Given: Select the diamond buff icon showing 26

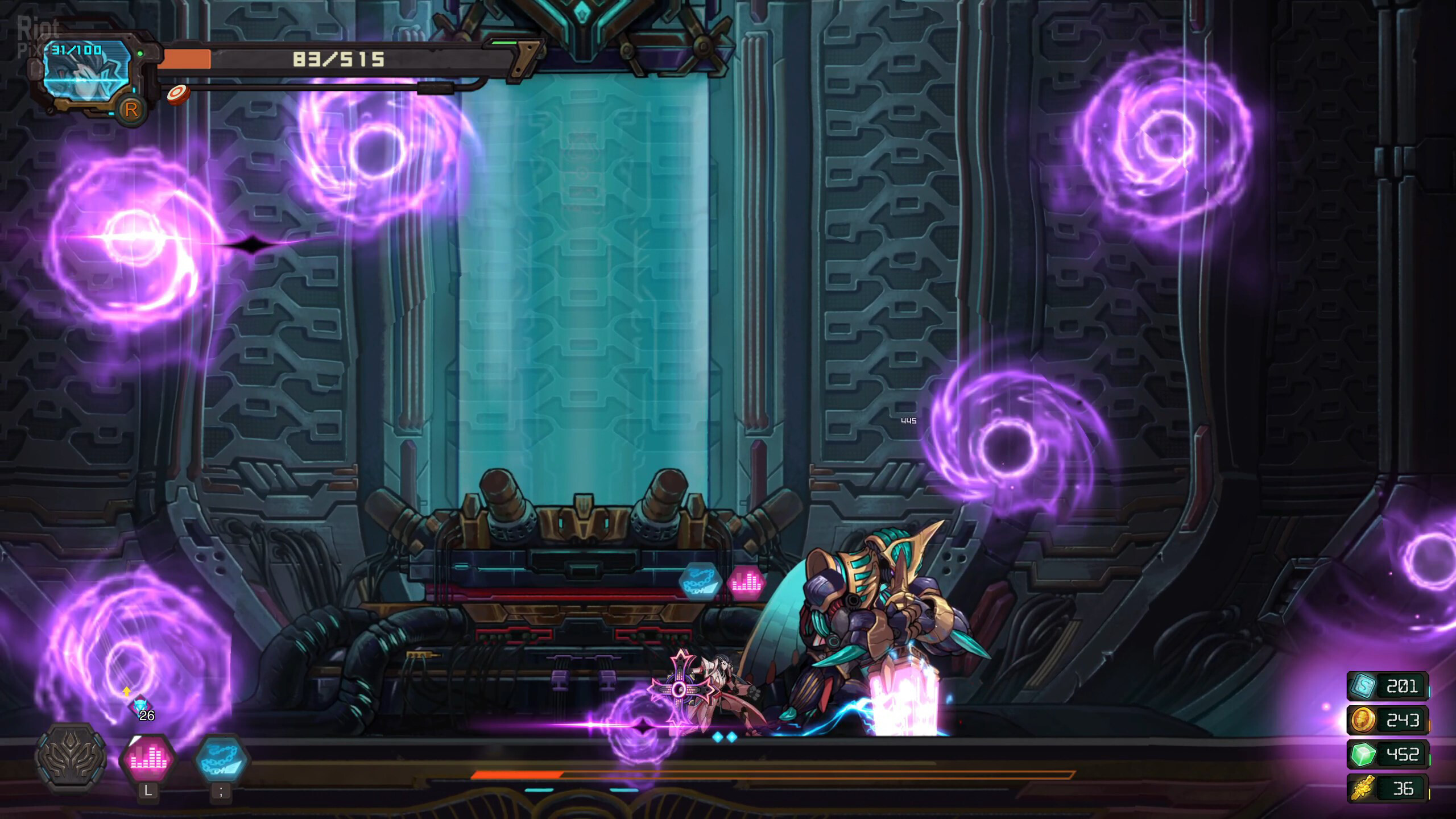Looking at the screenshot, I should [140, 706].
